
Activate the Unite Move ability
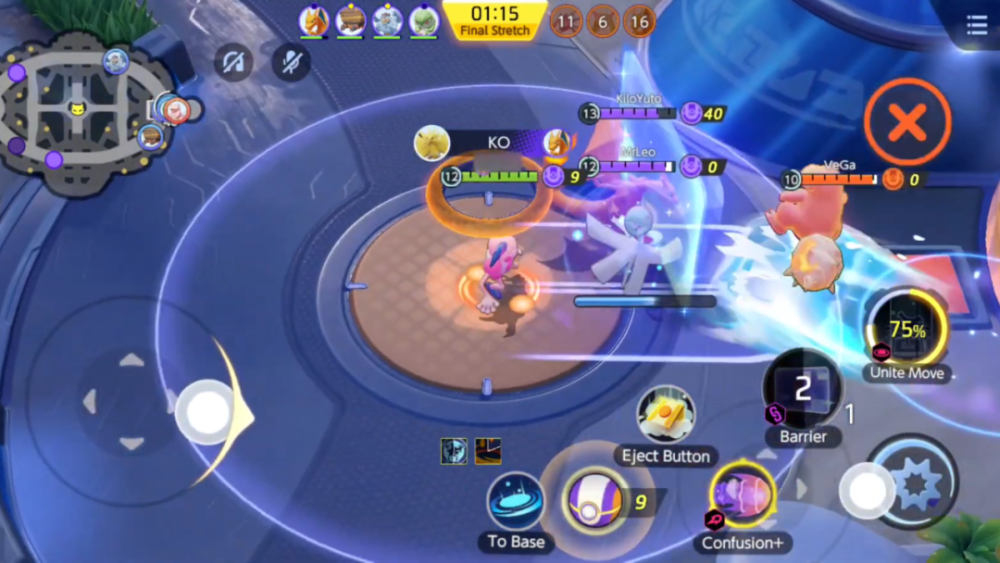point(907,327)
